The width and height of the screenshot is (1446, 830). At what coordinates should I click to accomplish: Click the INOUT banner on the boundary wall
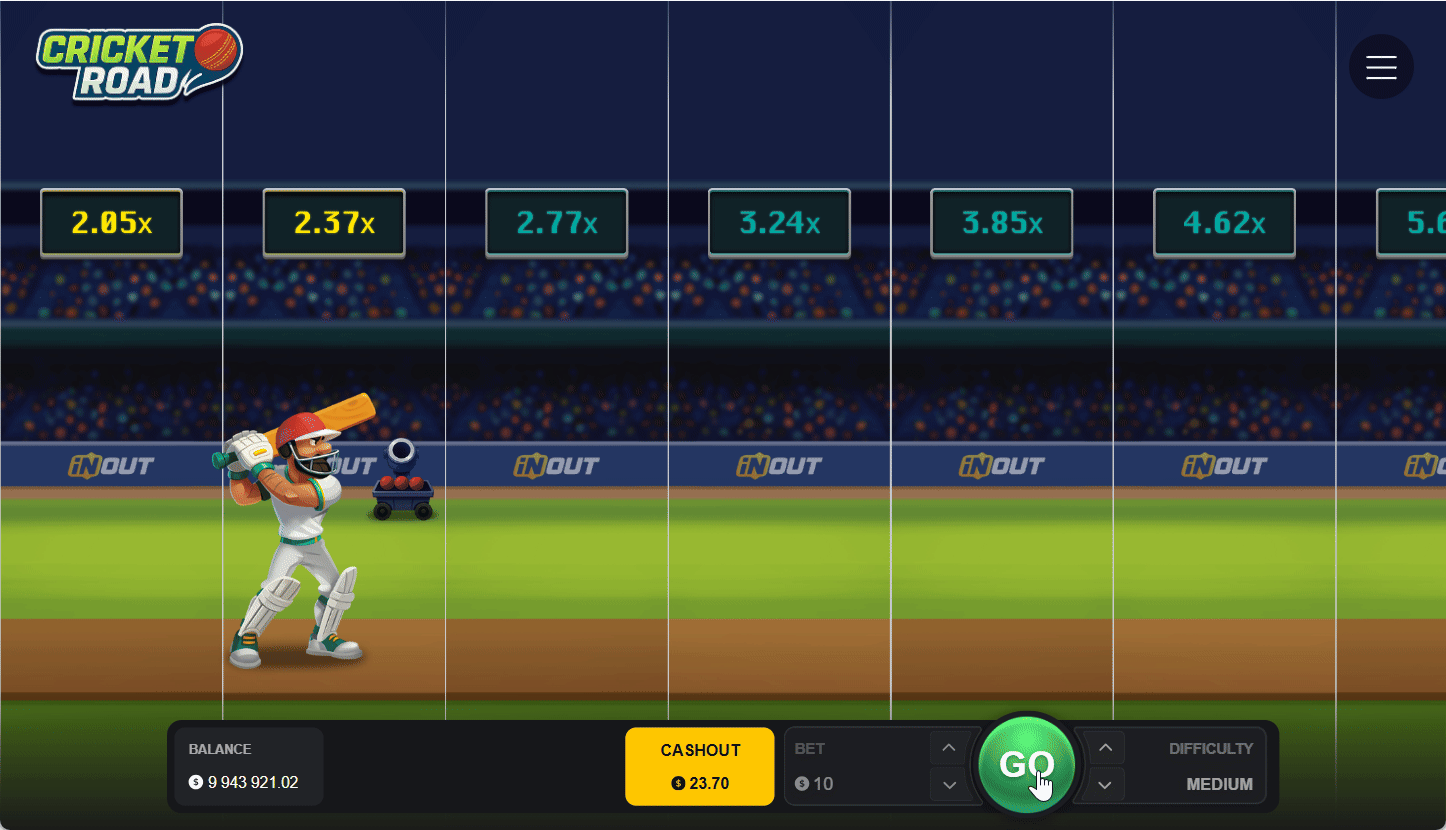point(556,465)
